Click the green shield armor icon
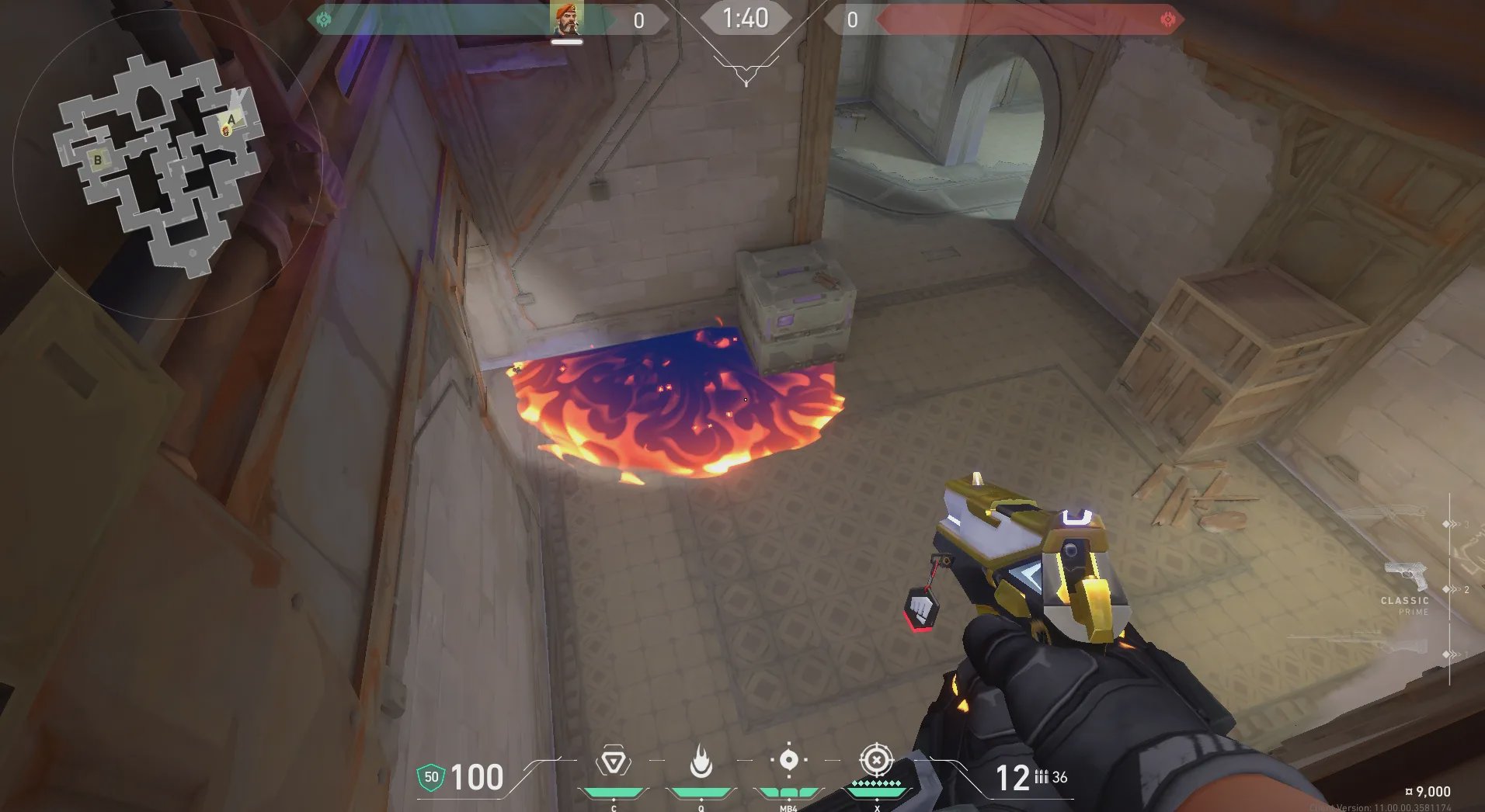This screenshot has height=812, width=1485. (431, 777)
